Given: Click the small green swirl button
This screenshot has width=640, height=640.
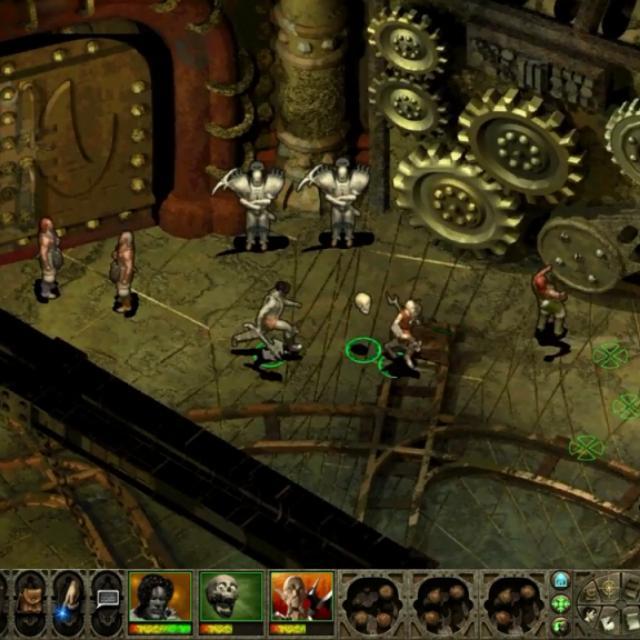Looking at the screenshot, I should click(560, 627).
